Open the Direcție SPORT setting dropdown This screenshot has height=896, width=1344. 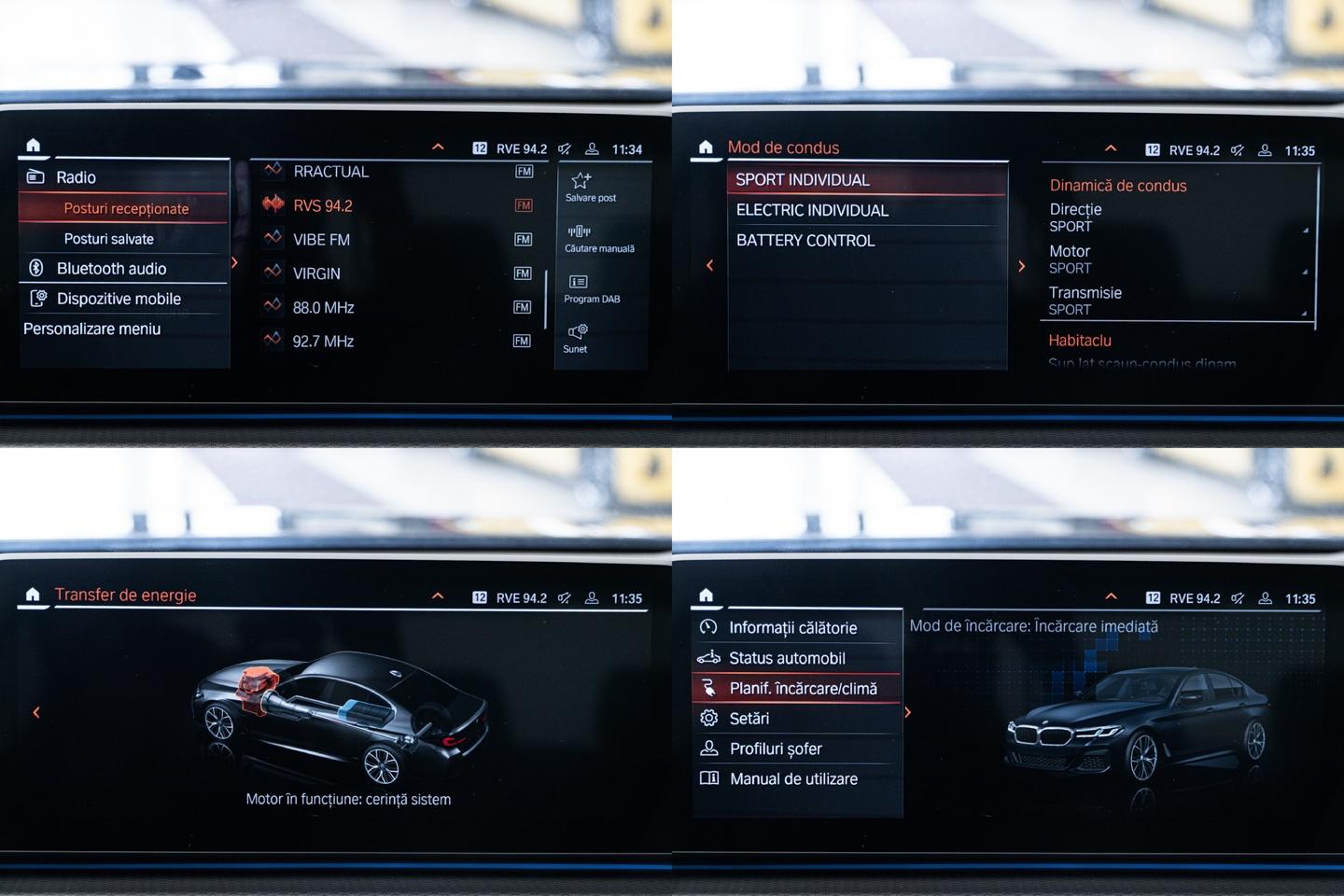click(1176, 217)
